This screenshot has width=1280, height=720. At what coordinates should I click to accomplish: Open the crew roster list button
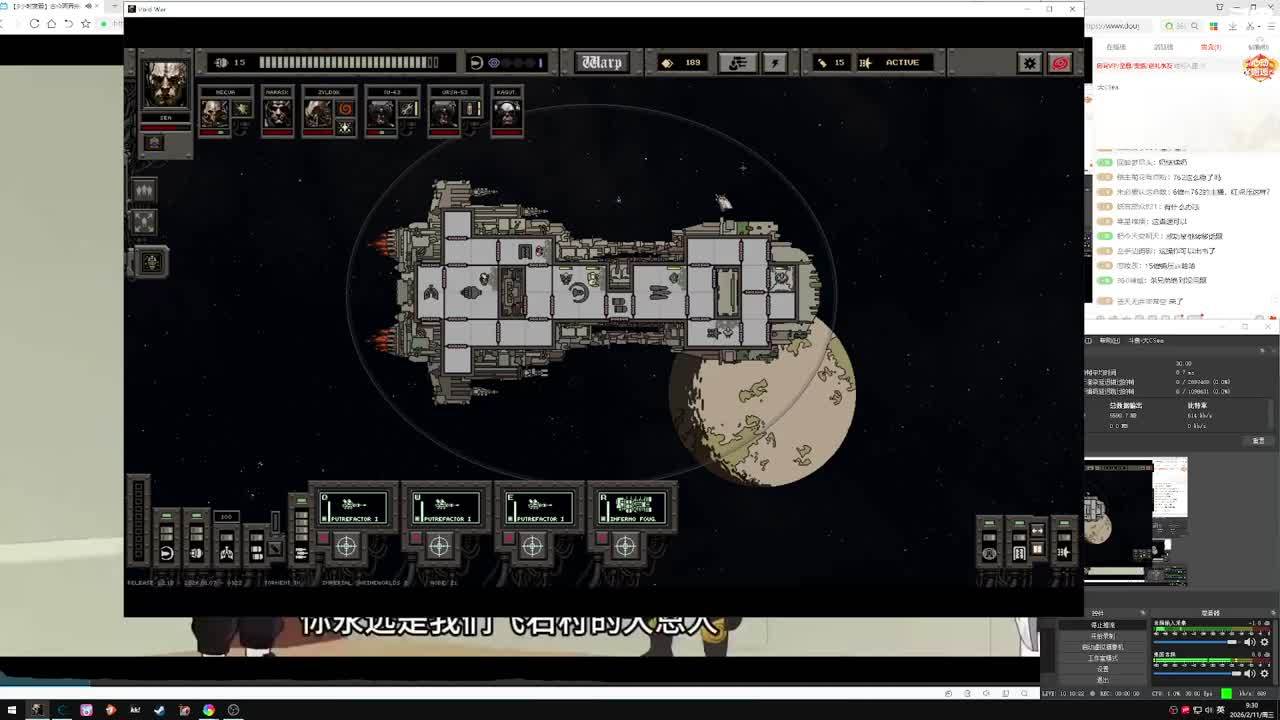pos(737,63)
